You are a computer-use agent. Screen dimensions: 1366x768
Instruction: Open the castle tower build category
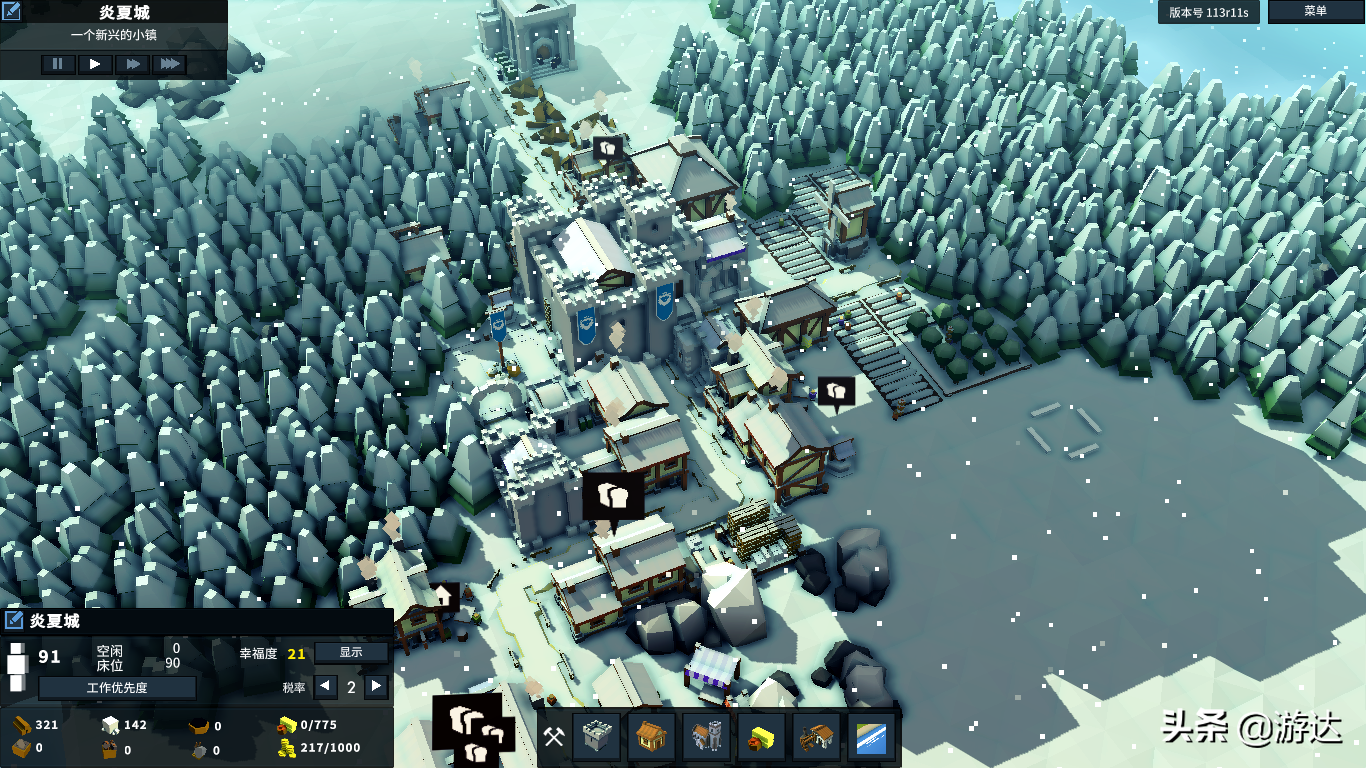tap(596, 738)
